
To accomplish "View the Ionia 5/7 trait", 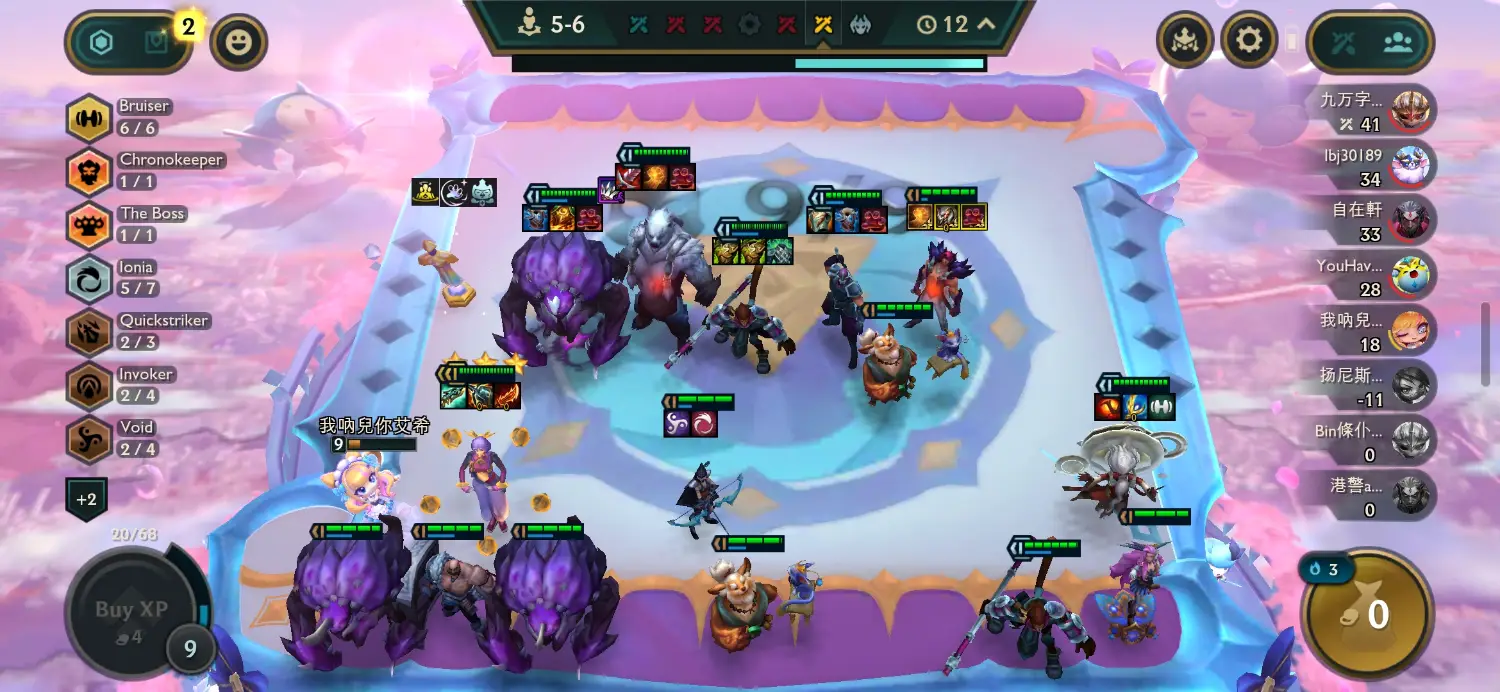I will pyautogui.click(x=89, y=279).
